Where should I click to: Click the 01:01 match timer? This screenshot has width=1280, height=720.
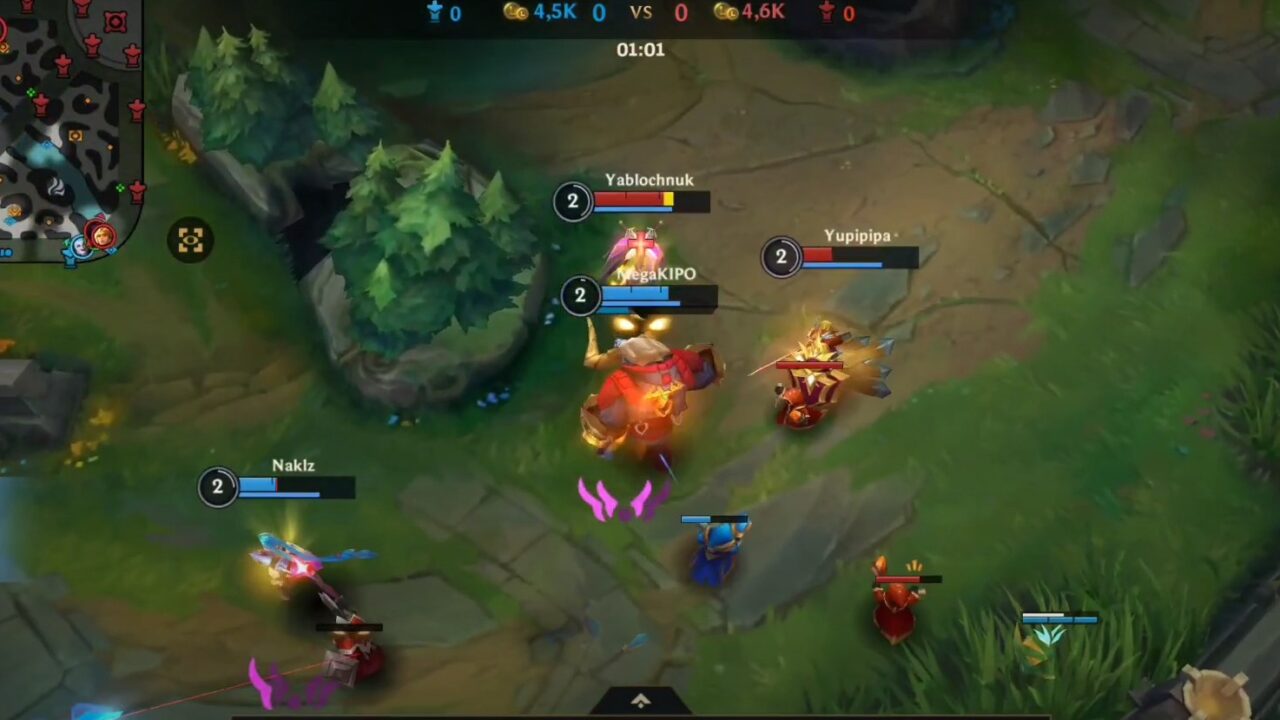(x=640, y=48)
